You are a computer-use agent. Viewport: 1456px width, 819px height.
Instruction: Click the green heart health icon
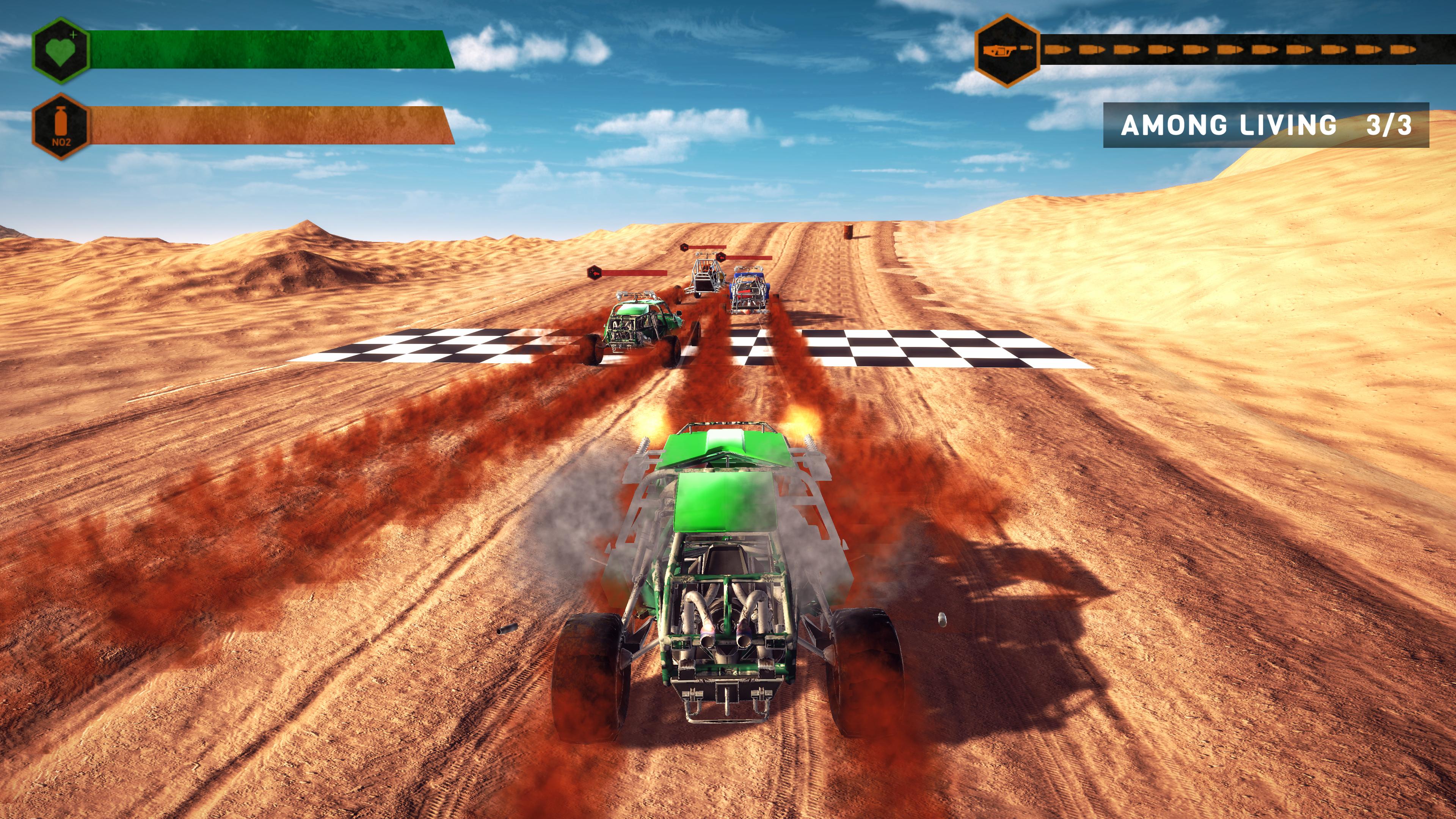(61, 50)
